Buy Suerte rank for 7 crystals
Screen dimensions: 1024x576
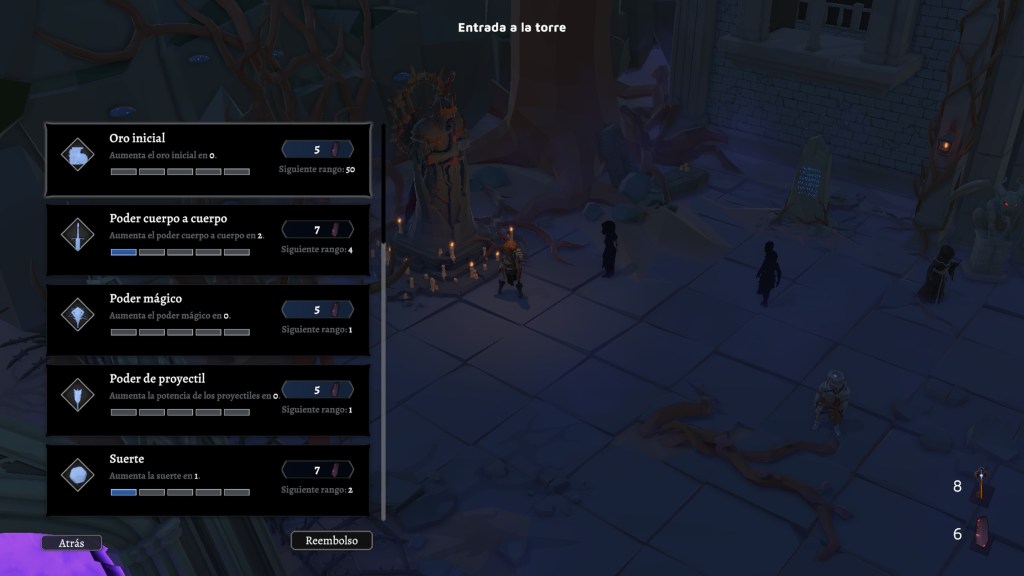(x=318, y=470)
